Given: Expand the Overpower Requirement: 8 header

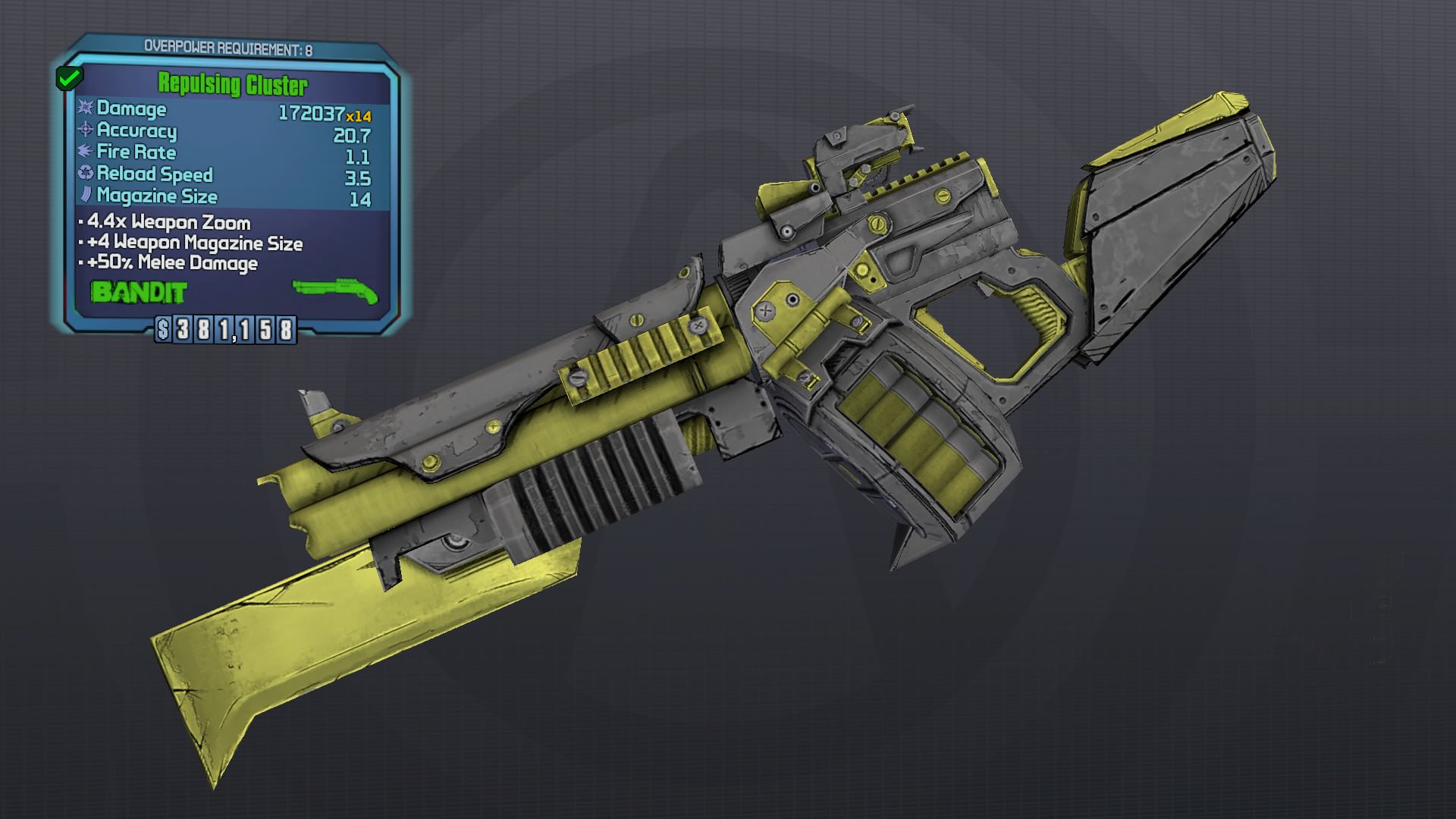Looking at the screenshot, I should [x=231, y=44].
